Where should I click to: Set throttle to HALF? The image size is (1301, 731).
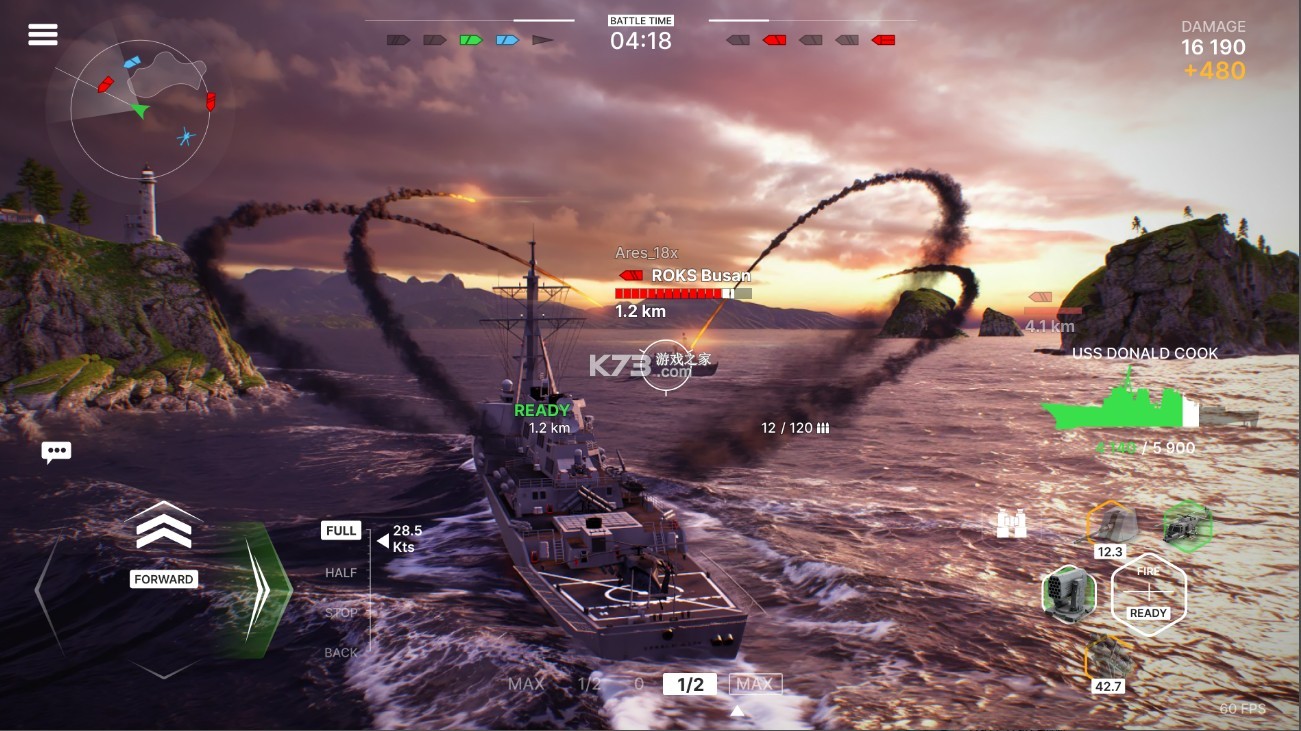coord(341,573)
